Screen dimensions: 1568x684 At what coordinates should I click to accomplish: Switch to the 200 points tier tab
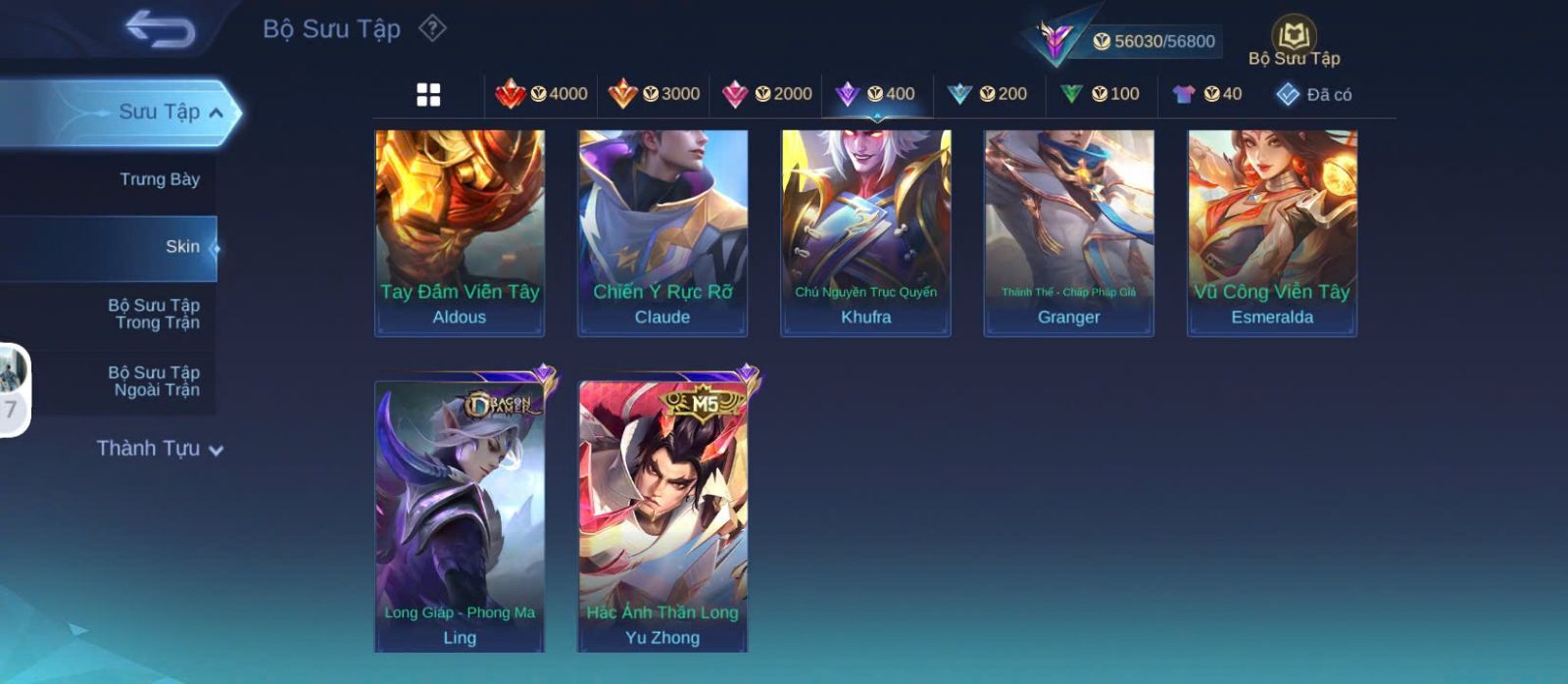988,94
